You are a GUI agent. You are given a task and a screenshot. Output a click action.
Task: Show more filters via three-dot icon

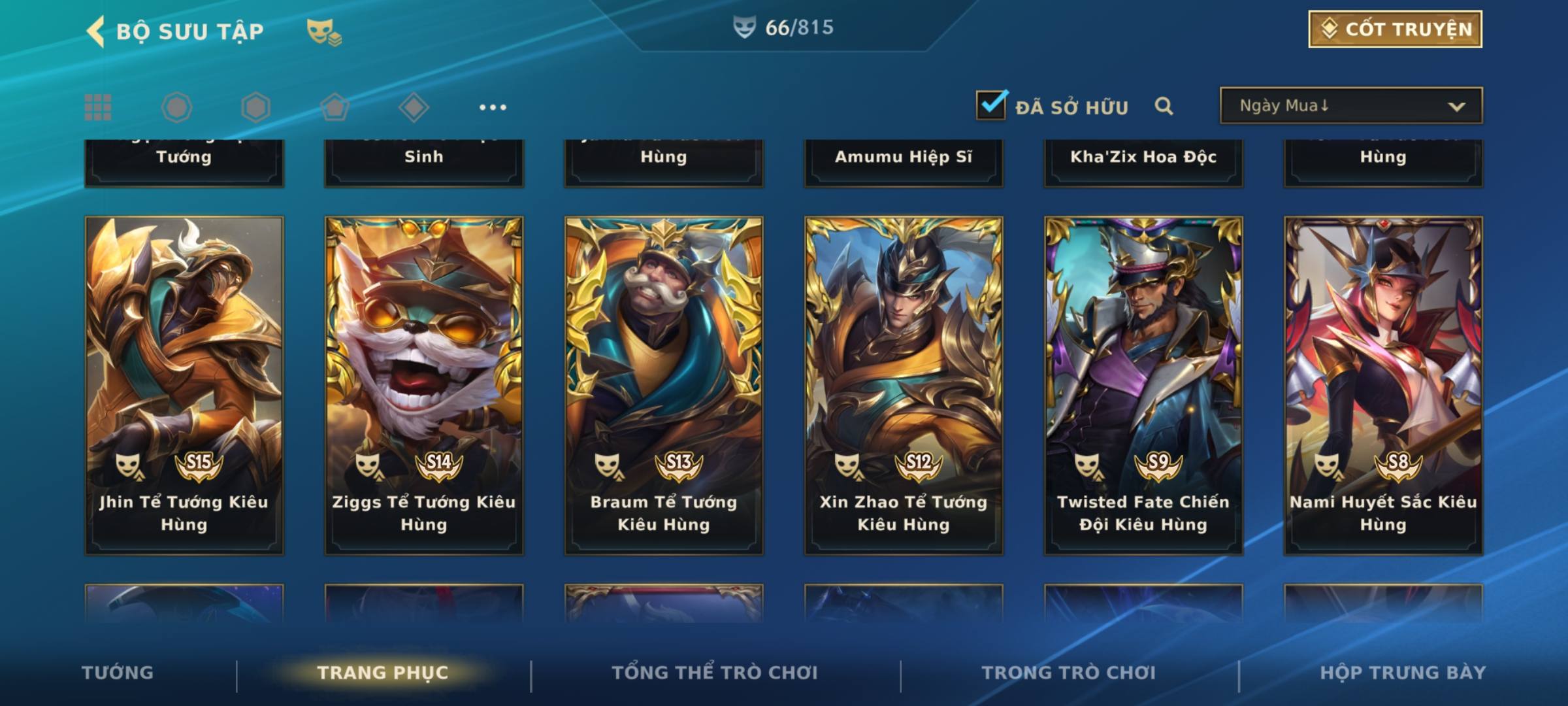493,107
